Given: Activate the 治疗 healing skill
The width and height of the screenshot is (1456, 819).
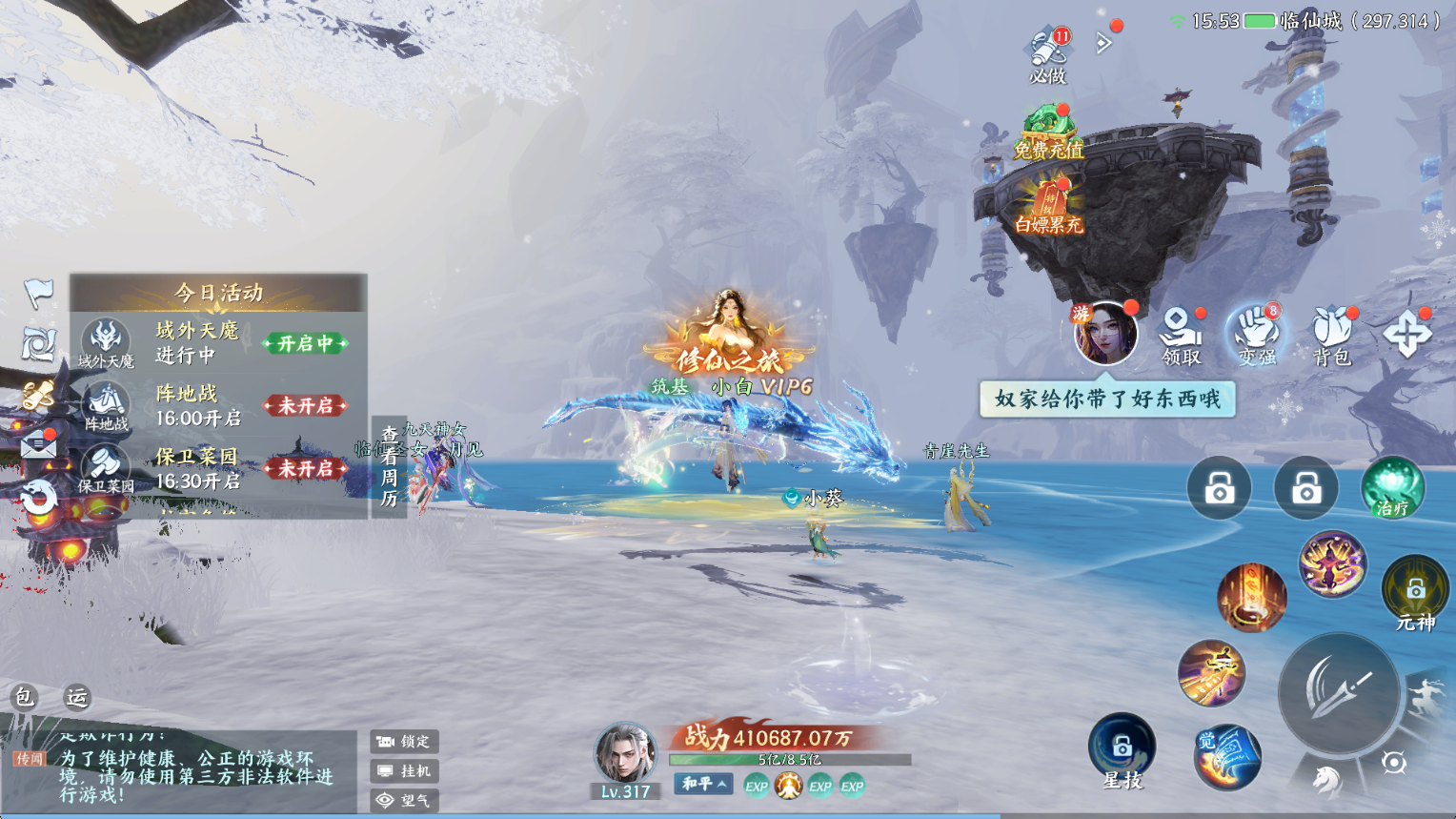Looking at the screenshot, I should point(1392,488).
